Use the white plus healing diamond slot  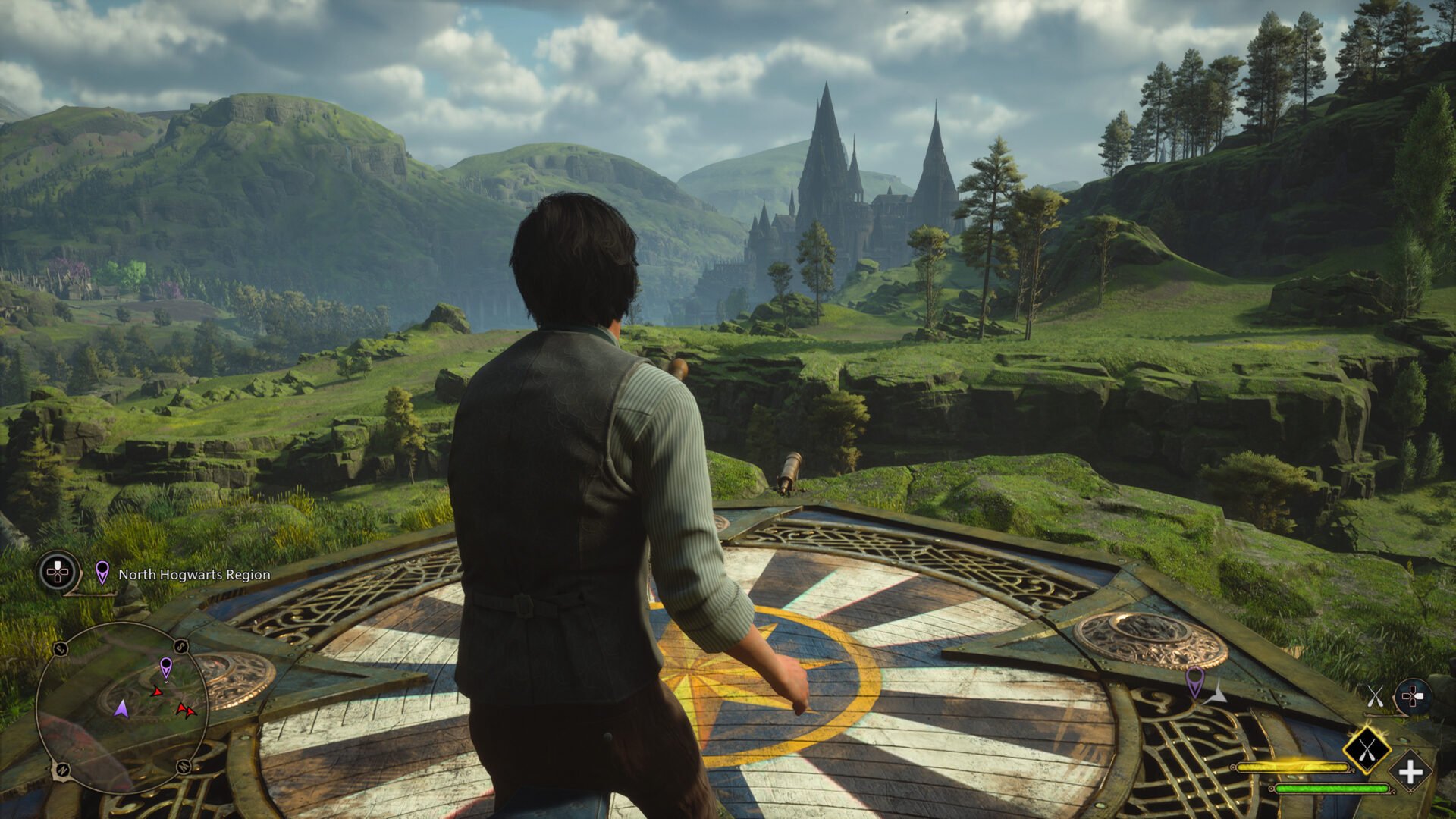[x=1410, y=773]
